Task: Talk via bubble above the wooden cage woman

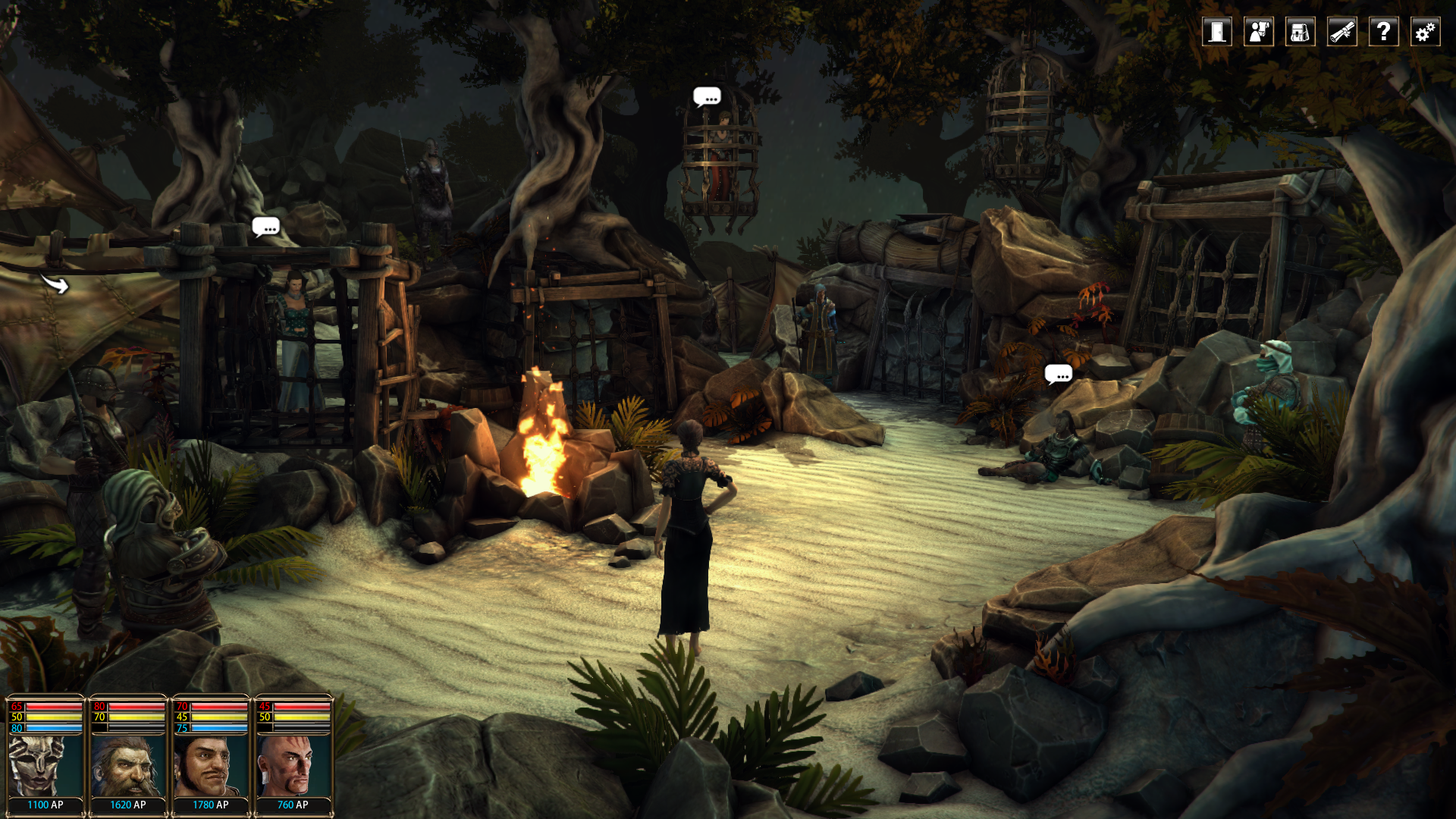Action: tap(265, 227)
